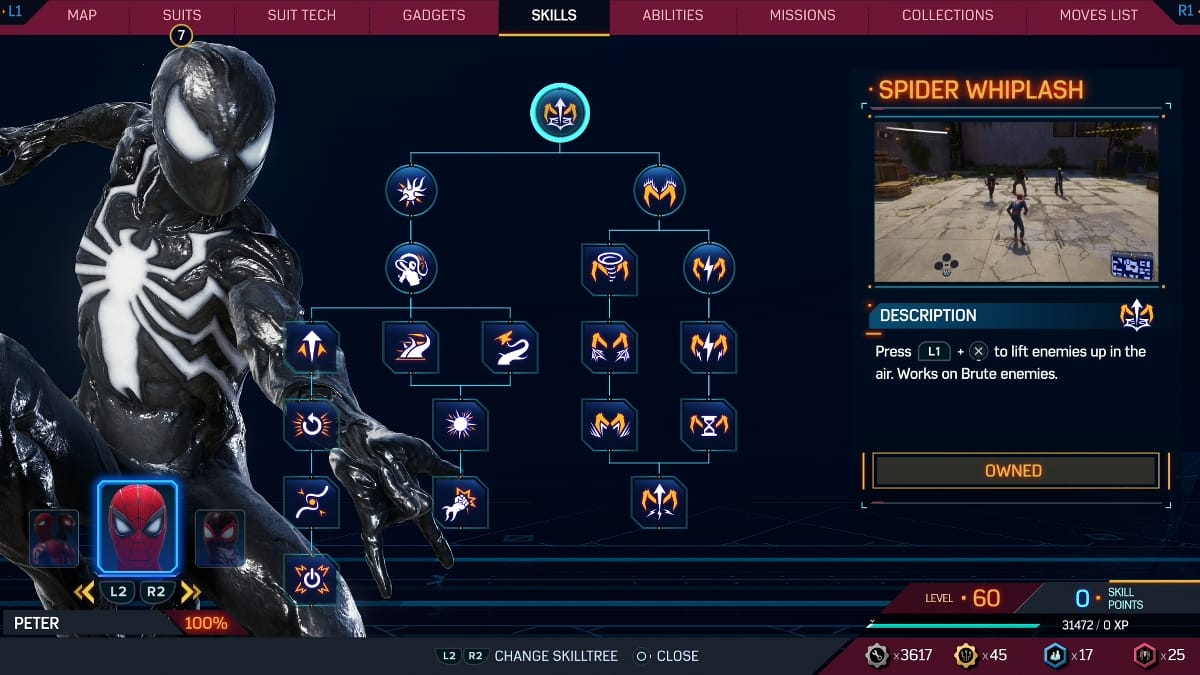Switch to the Collections tab
Screen dimensions: 1200x675
click(x=947, y=16)
